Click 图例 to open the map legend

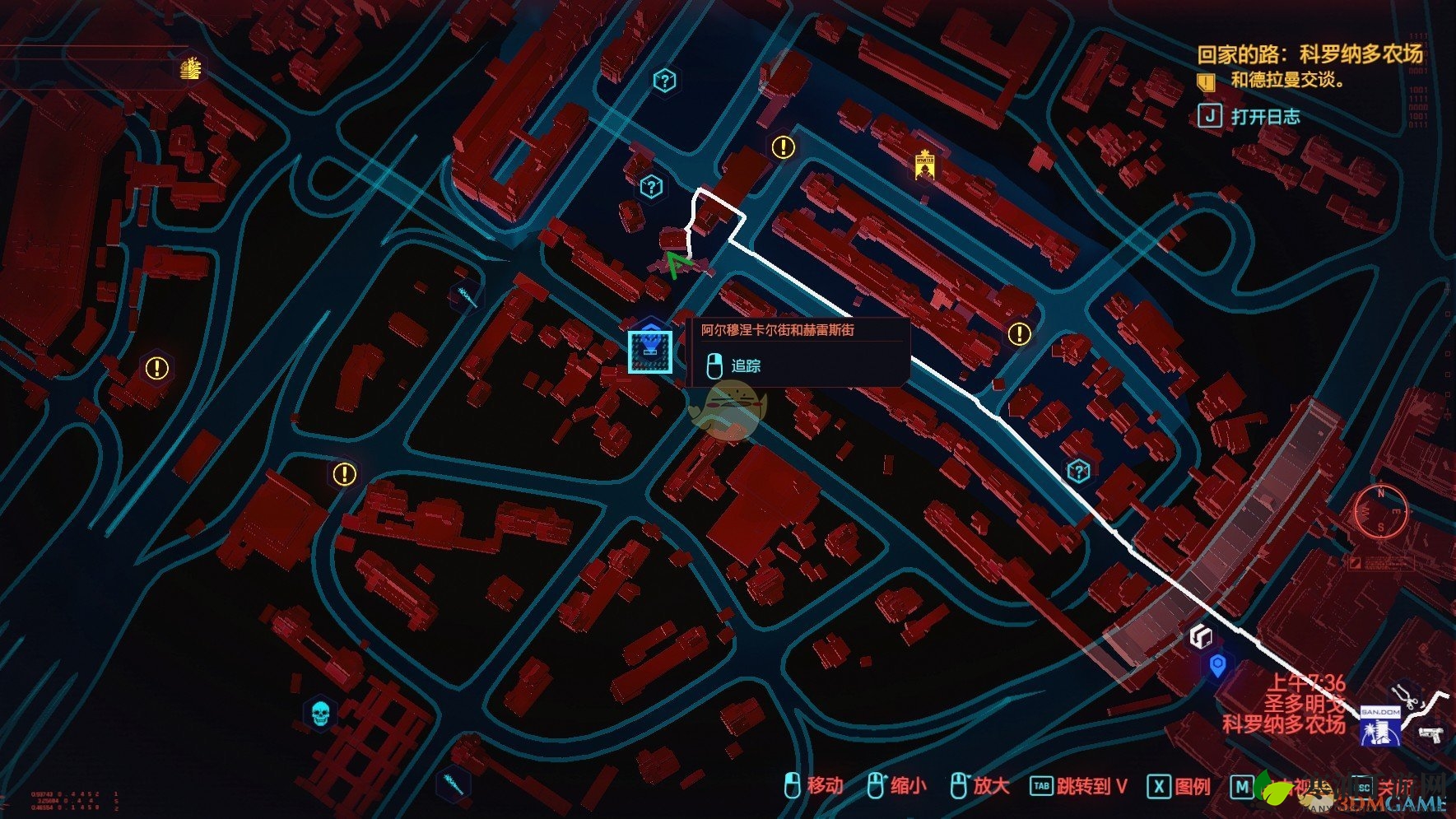point(1179,787)
